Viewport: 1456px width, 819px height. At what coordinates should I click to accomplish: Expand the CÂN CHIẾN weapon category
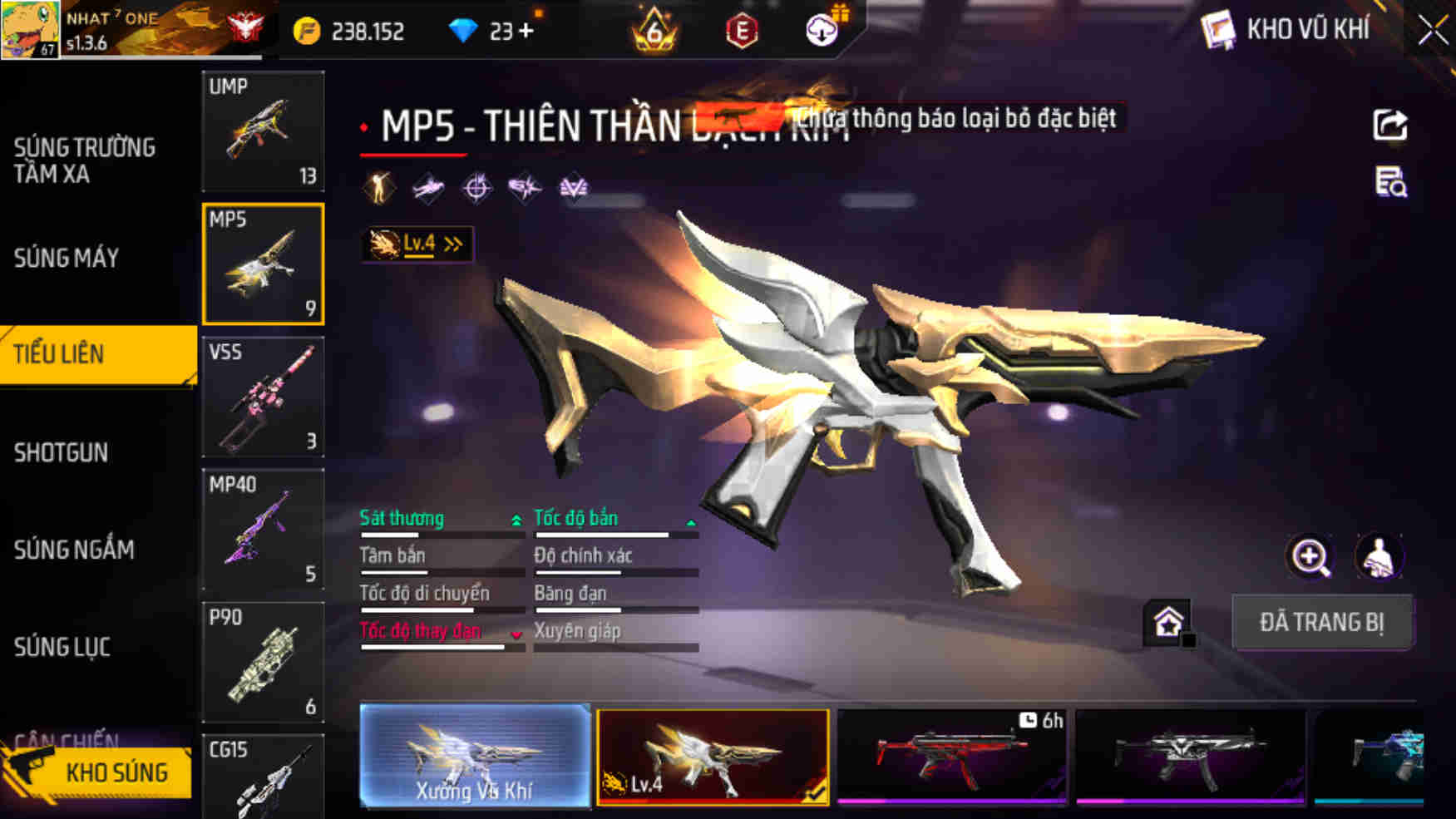pos(65,738)
